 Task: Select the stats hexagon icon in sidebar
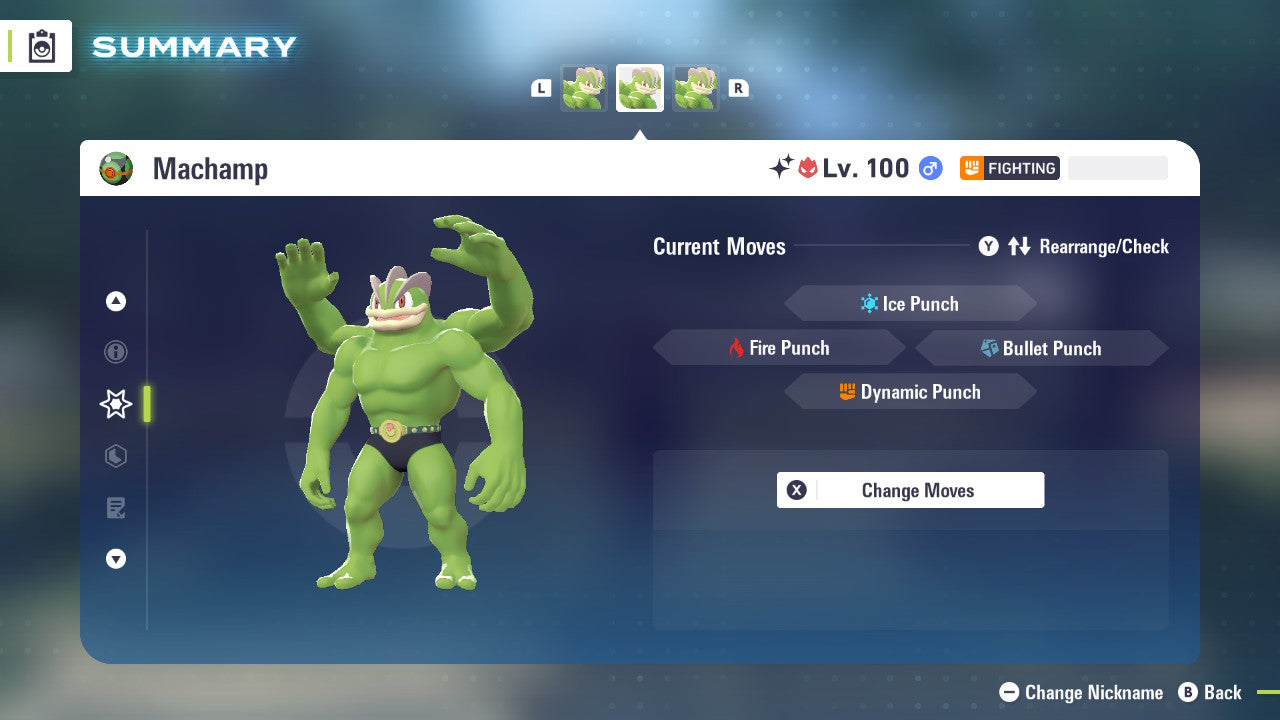click(x=116, y=456)
